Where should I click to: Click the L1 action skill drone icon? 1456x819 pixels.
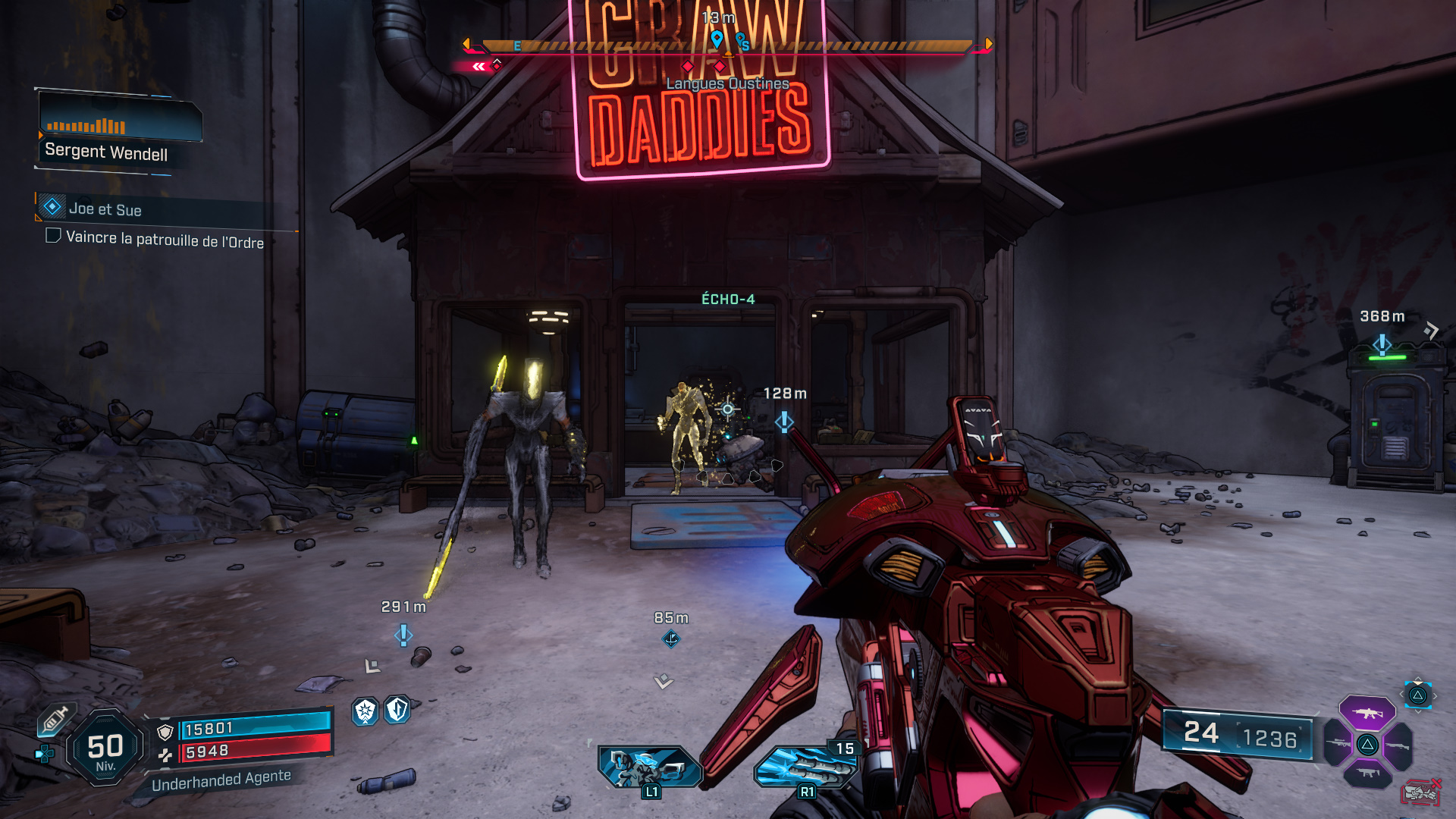click(649, 766)
